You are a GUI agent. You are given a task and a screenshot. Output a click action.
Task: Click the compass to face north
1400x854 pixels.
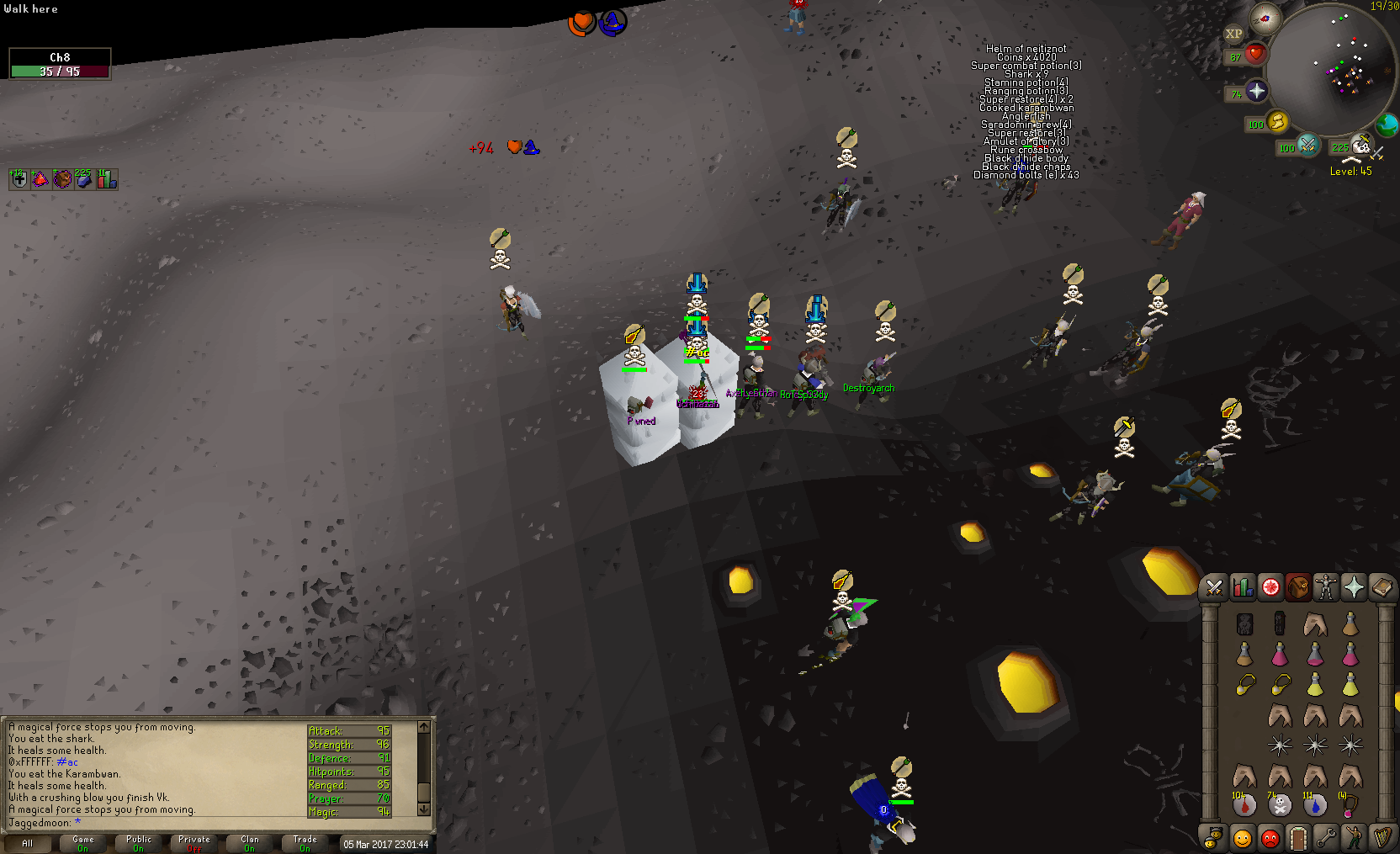pyautogui.click(x=1265, y=18)
